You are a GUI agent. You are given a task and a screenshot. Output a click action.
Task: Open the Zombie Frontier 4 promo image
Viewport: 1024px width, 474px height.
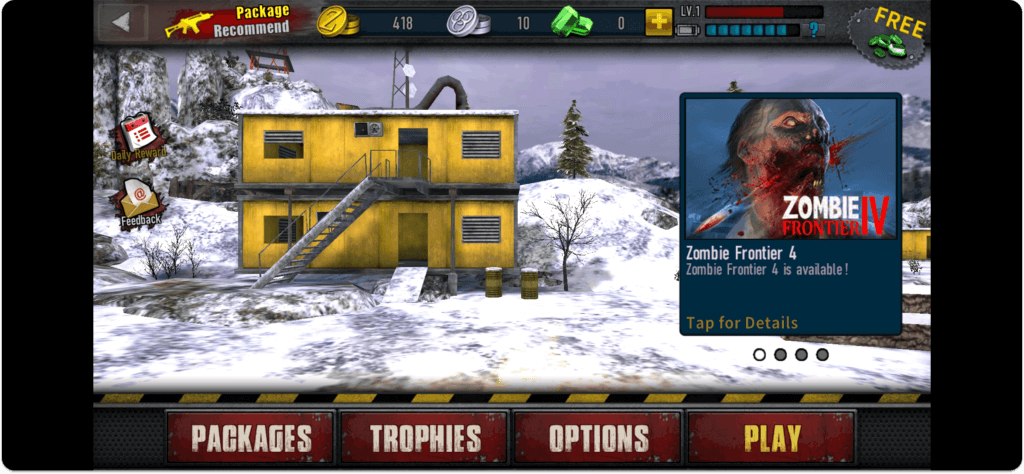point(790,168)
